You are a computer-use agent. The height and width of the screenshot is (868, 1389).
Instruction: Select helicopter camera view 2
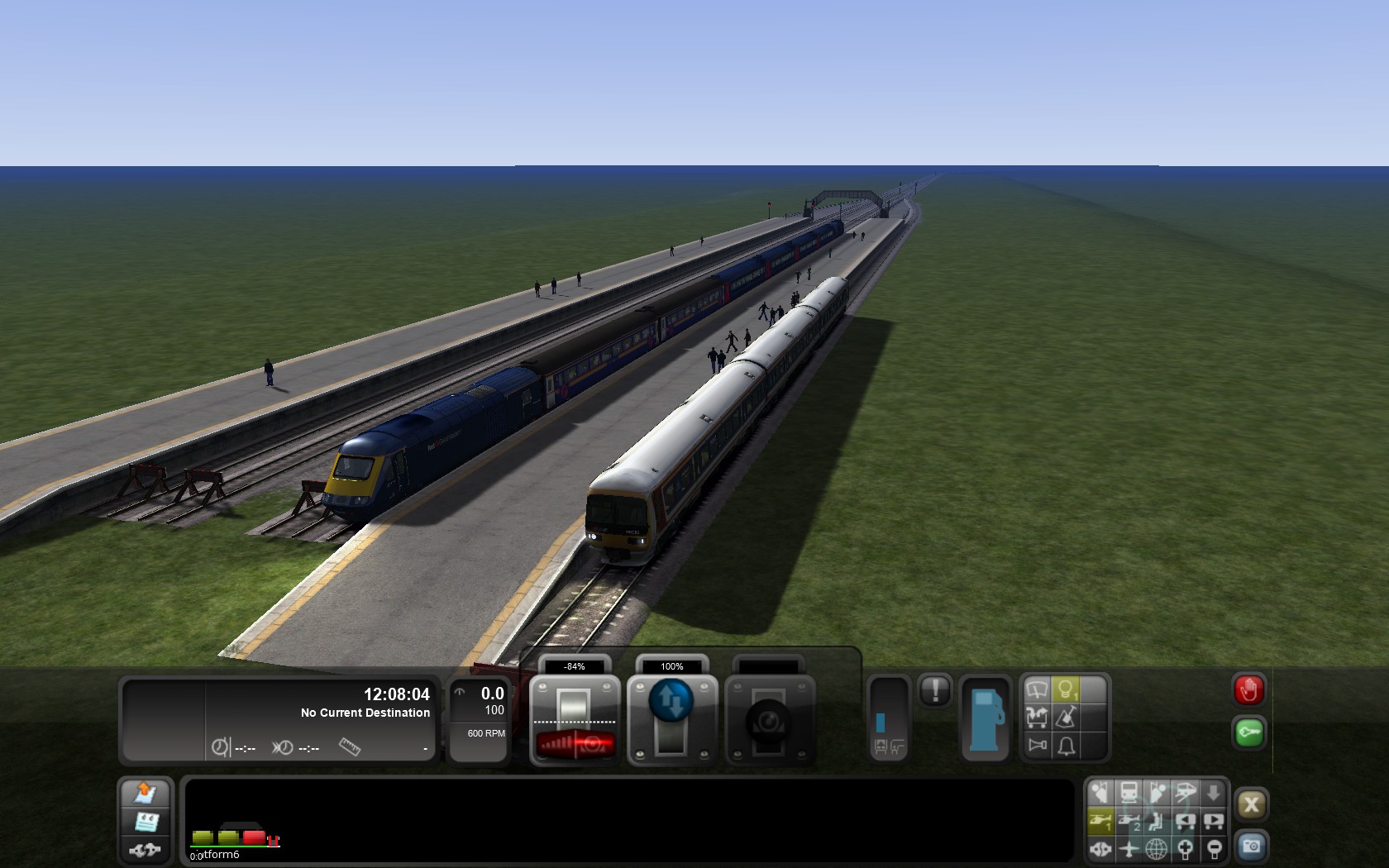[x=1129, y=821]
